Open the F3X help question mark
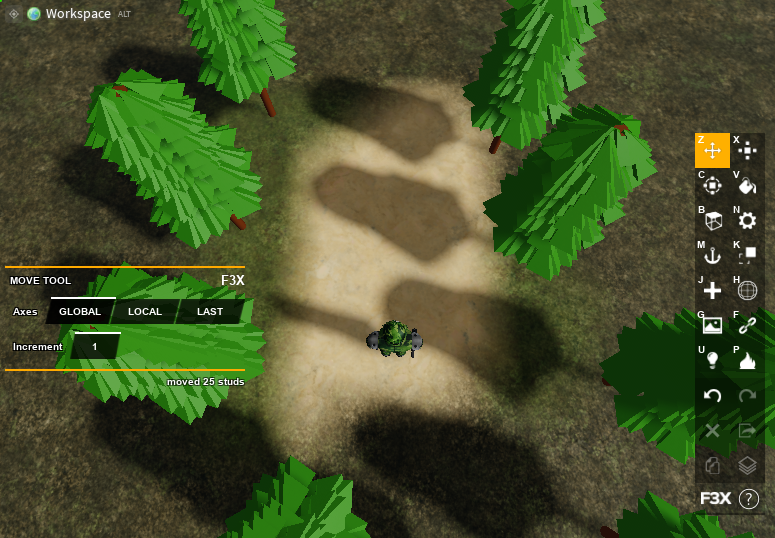The height and width of the screenshot is (538, 775). [748, 498]
